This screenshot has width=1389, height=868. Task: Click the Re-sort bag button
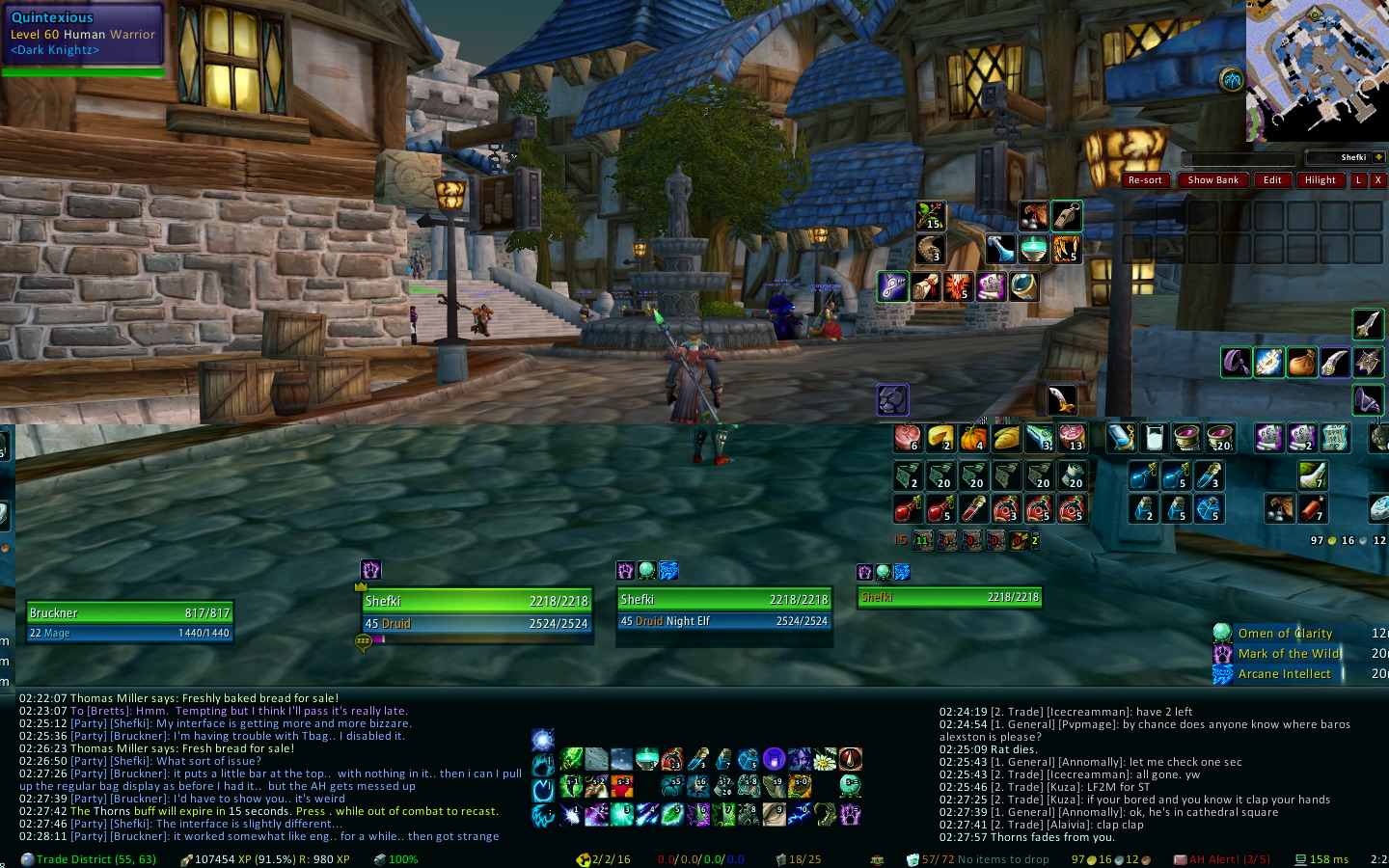pos(1145,180)
